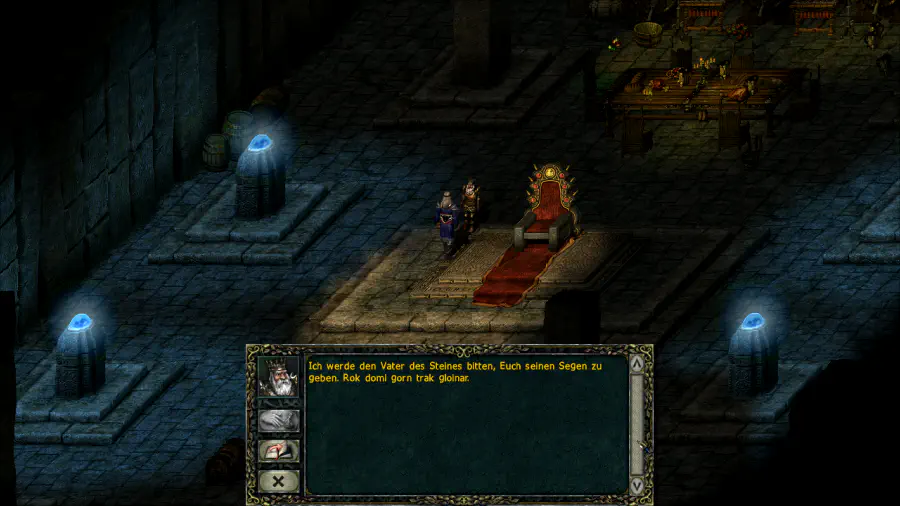Click the handshake trade button
The image size is (900, 506).
click(278, 421)
